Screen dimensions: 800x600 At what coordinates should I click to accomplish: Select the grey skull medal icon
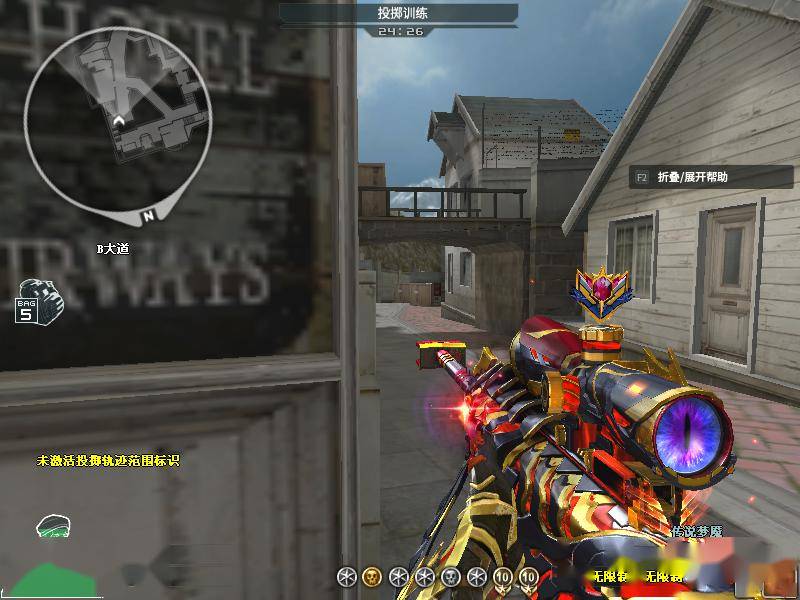[450, 576]
